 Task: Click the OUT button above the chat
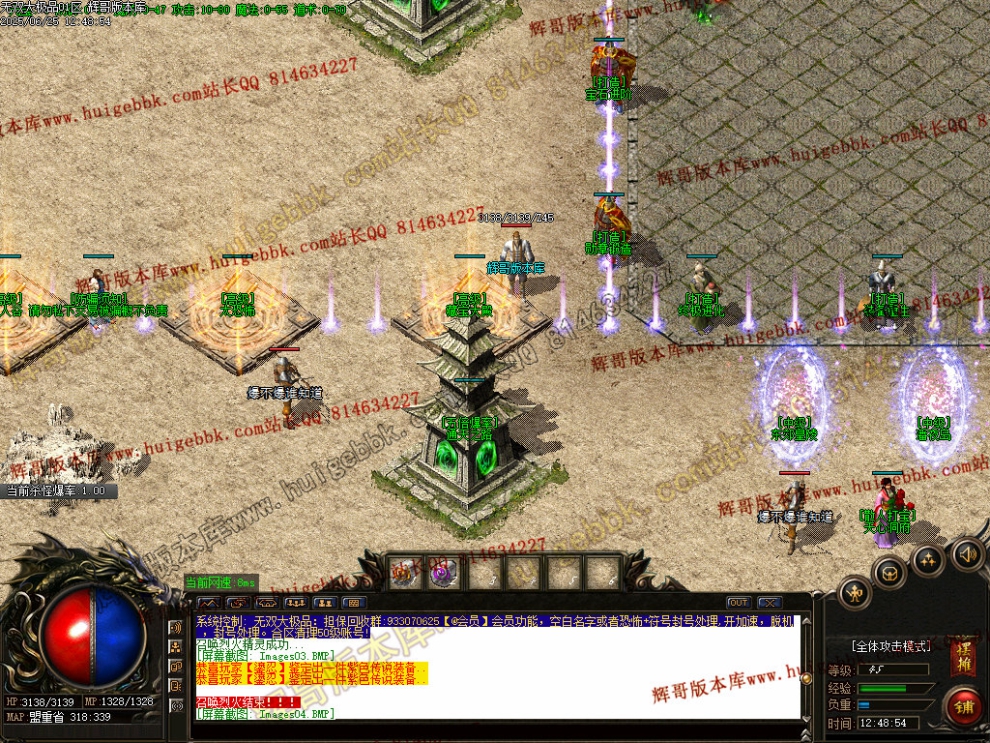738,603
